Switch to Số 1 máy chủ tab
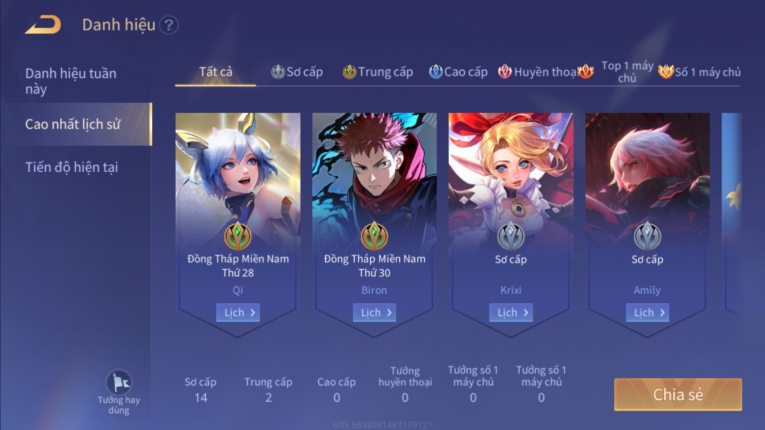The image size is (765, 430). tap(700, 72)
